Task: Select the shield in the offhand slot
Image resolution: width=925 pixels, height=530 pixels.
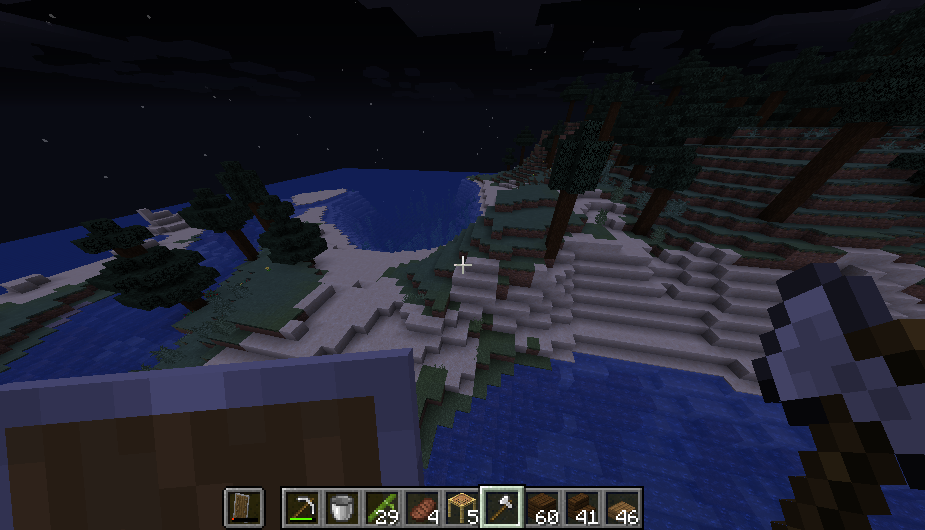Action: pyautogui.click(x=243, y=508)
